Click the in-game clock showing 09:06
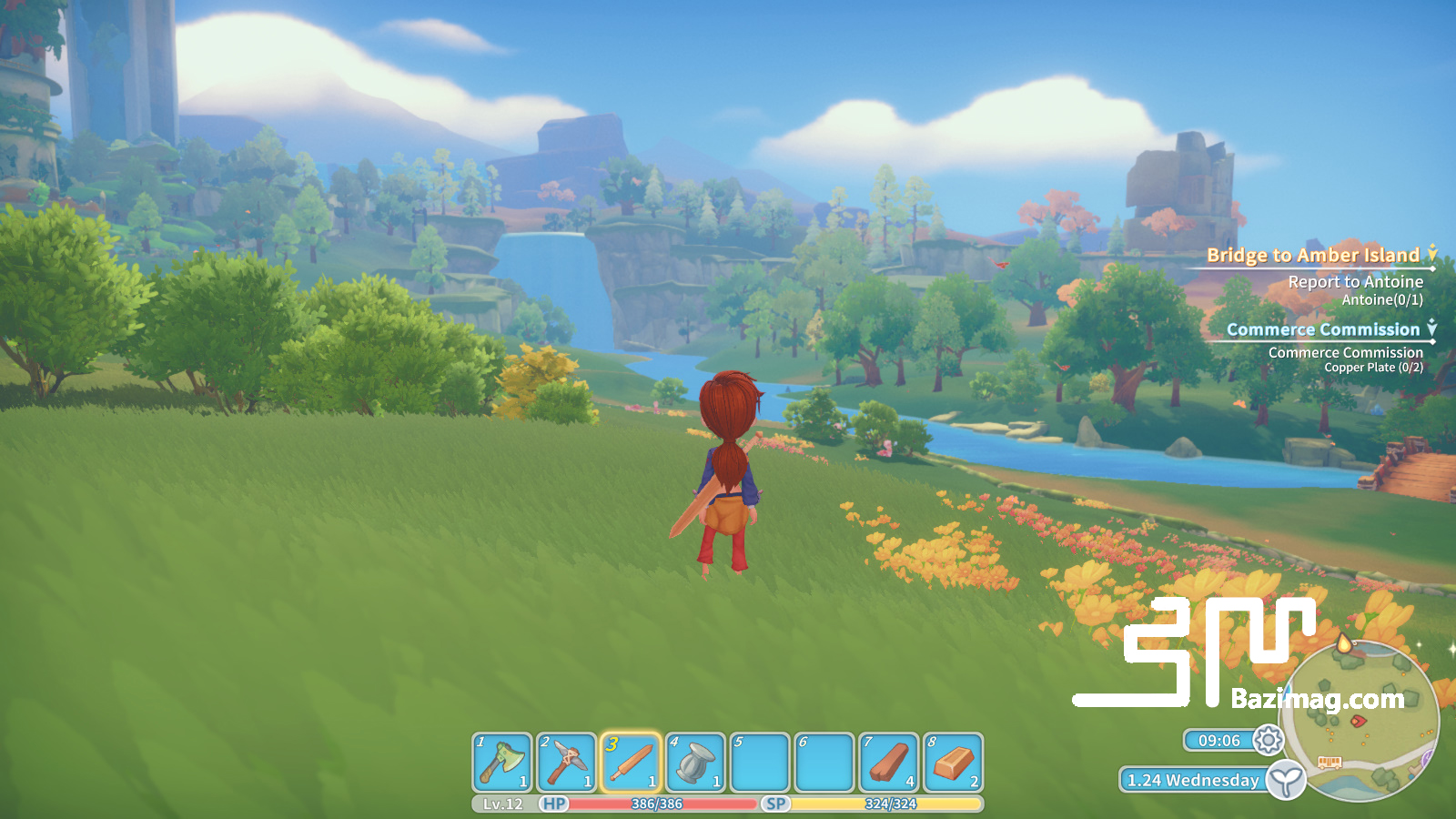The height and width of the screenshot is (819, 1456). [x=1219, y=741]
